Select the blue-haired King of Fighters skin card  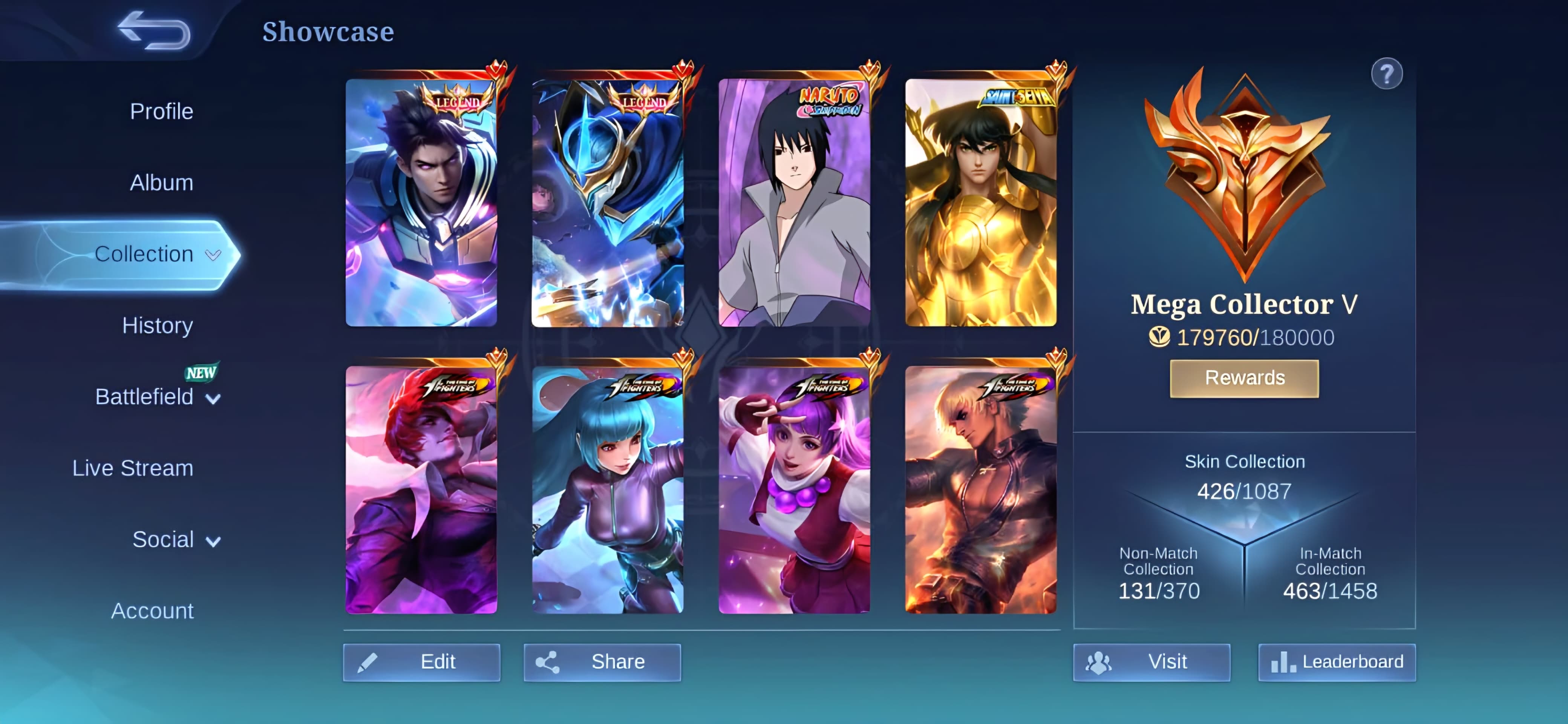[x=608, y=489]
